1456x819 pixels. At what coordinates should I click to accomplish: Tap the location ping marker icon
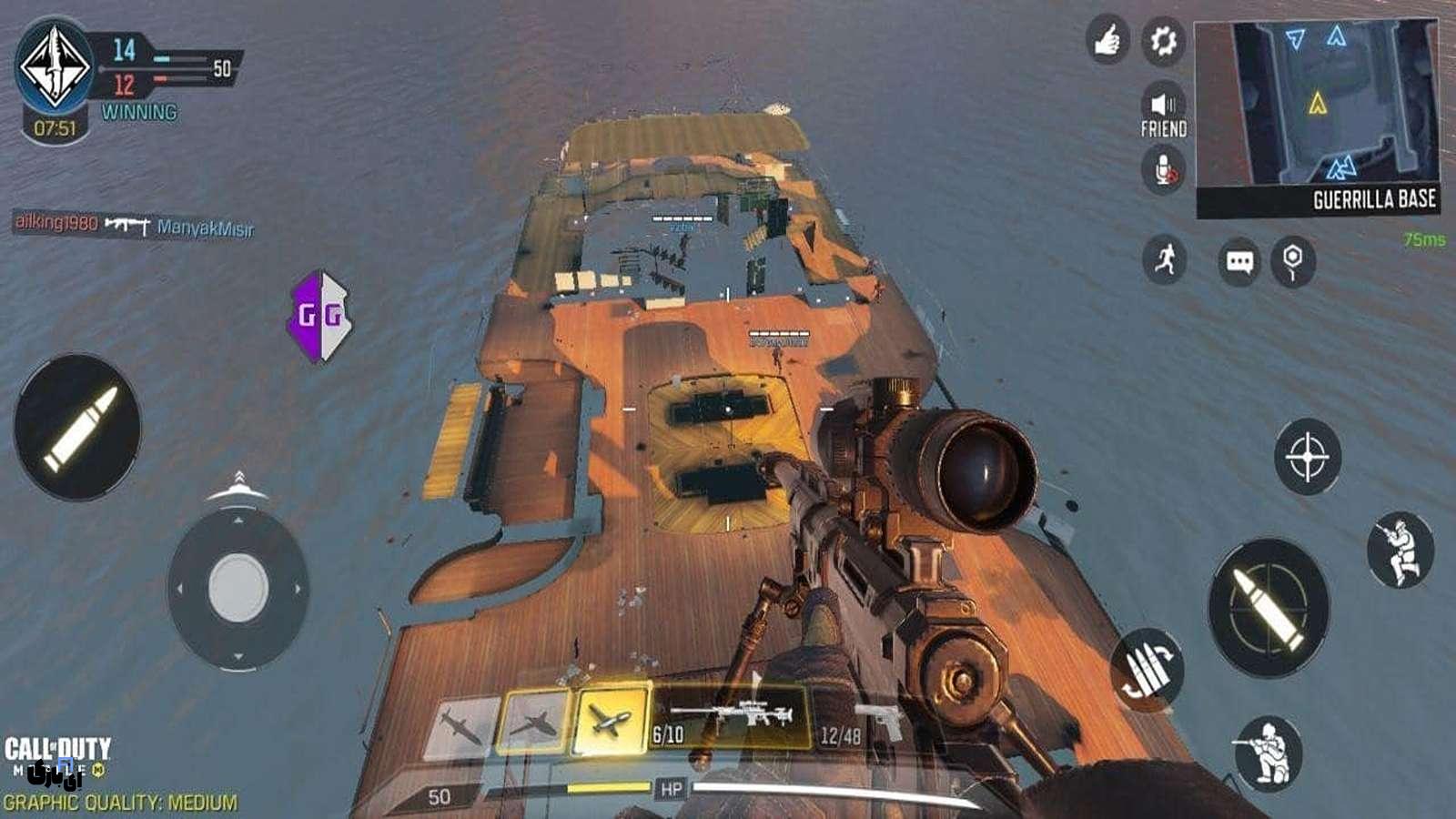coord(1292,262)
